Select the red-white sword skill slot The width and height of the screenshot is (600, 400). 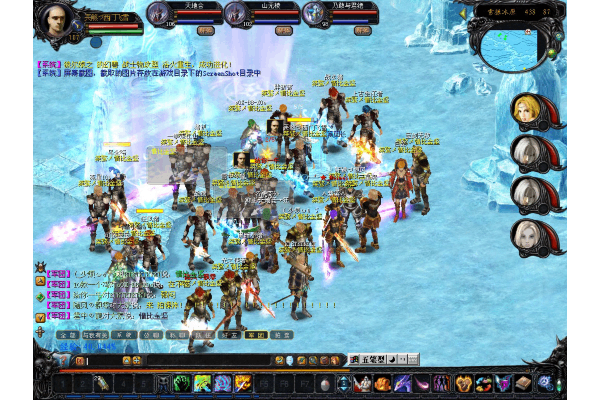point(363,383)
